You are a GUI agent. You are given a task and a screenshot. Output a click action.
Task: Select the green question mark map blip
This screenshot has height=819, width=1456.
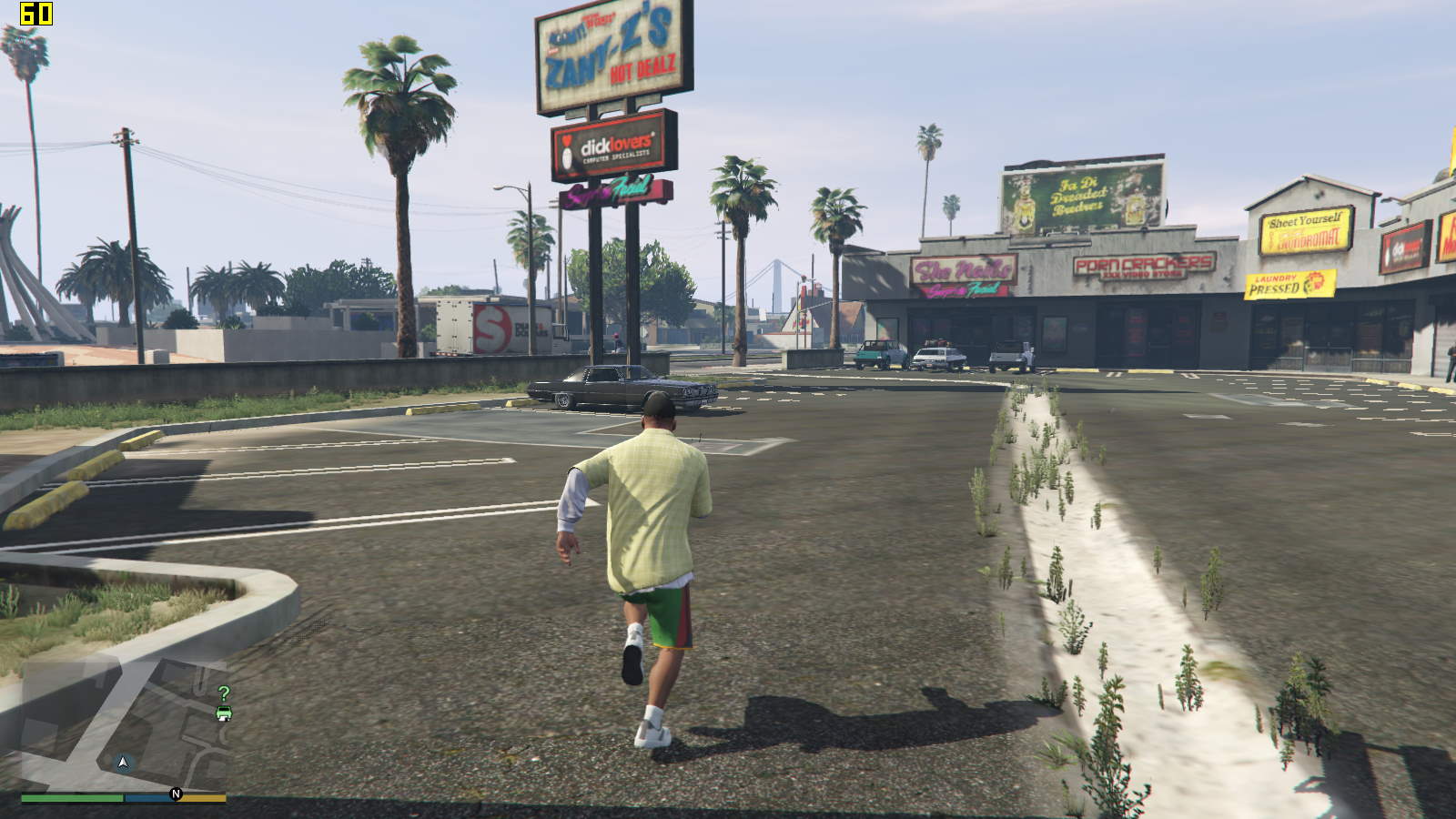coord(224,693)
